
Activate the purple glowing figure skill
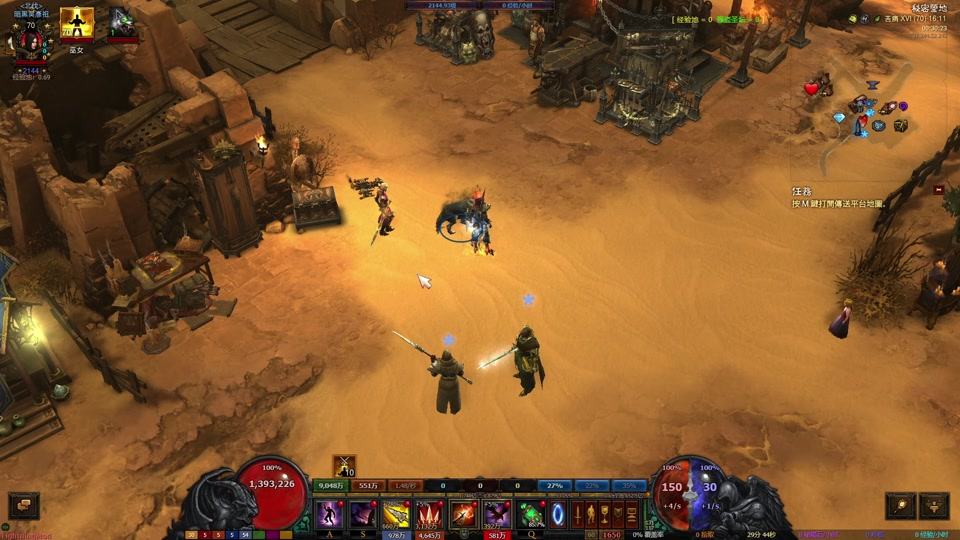tap(330, 514)
